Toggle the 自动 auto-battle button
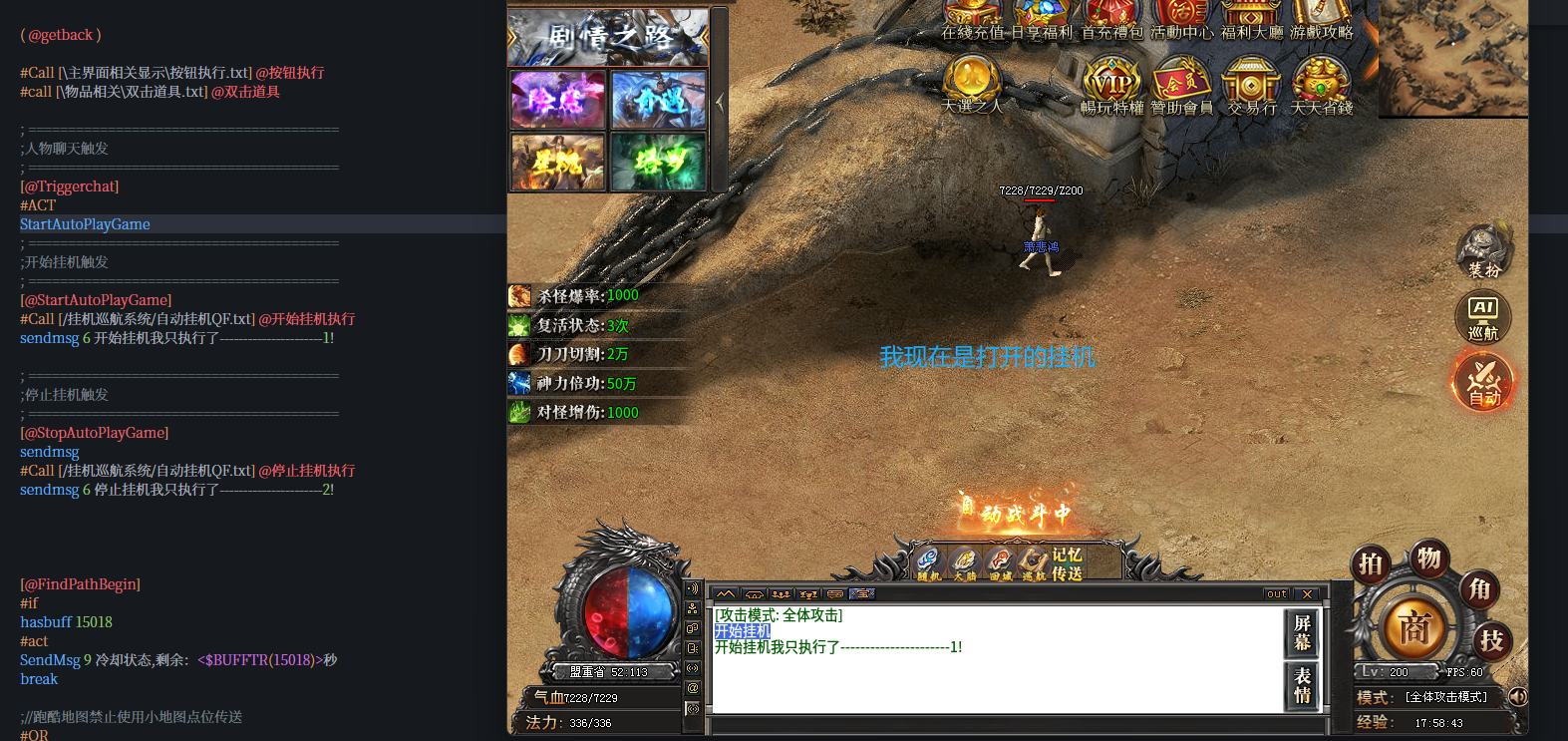Viewport: 1568px width, 741px height. (x=1483, y=383)
